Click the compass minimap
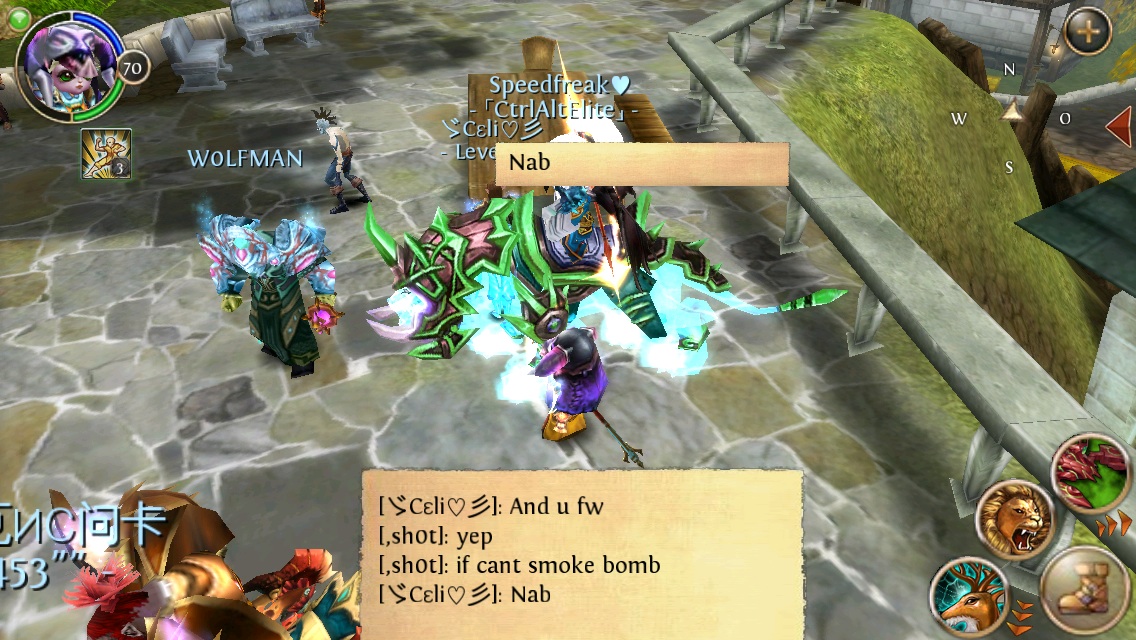Viewport: 1136px width, 640px height. tap(1011, 116)
